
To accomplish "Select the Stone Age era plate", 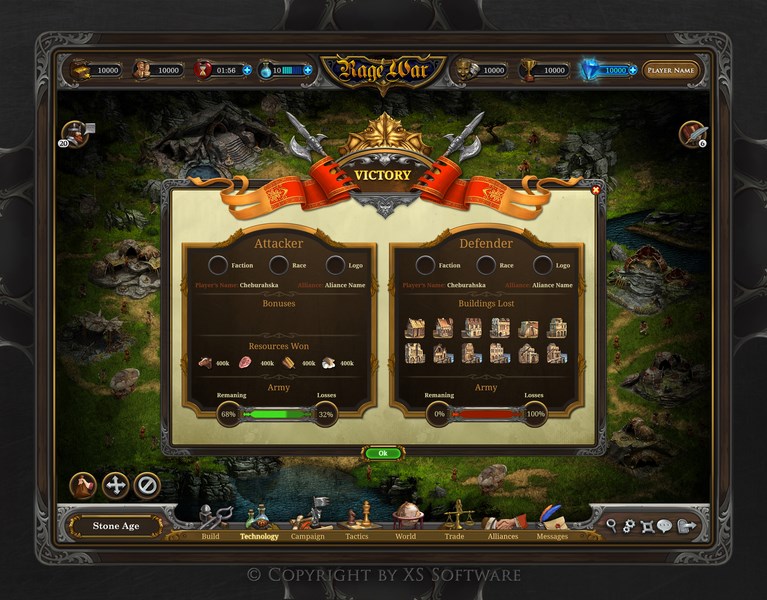I will (x=116, y=526).
